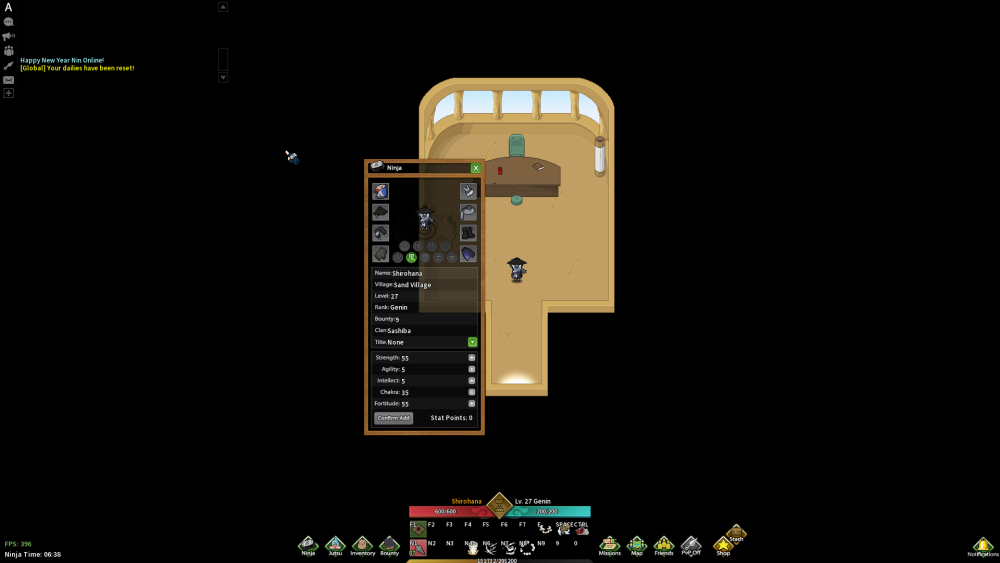The width and height of the screenshot is (1000, 563).
Task: Add a new chat tab with plus icon
Action: click(9, 93)
